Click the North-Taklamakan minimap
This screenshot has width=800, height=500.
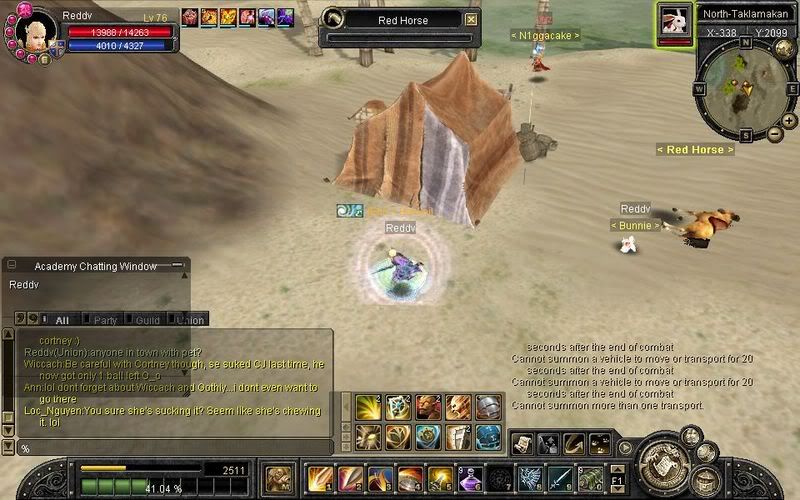[x=744, y=88]
